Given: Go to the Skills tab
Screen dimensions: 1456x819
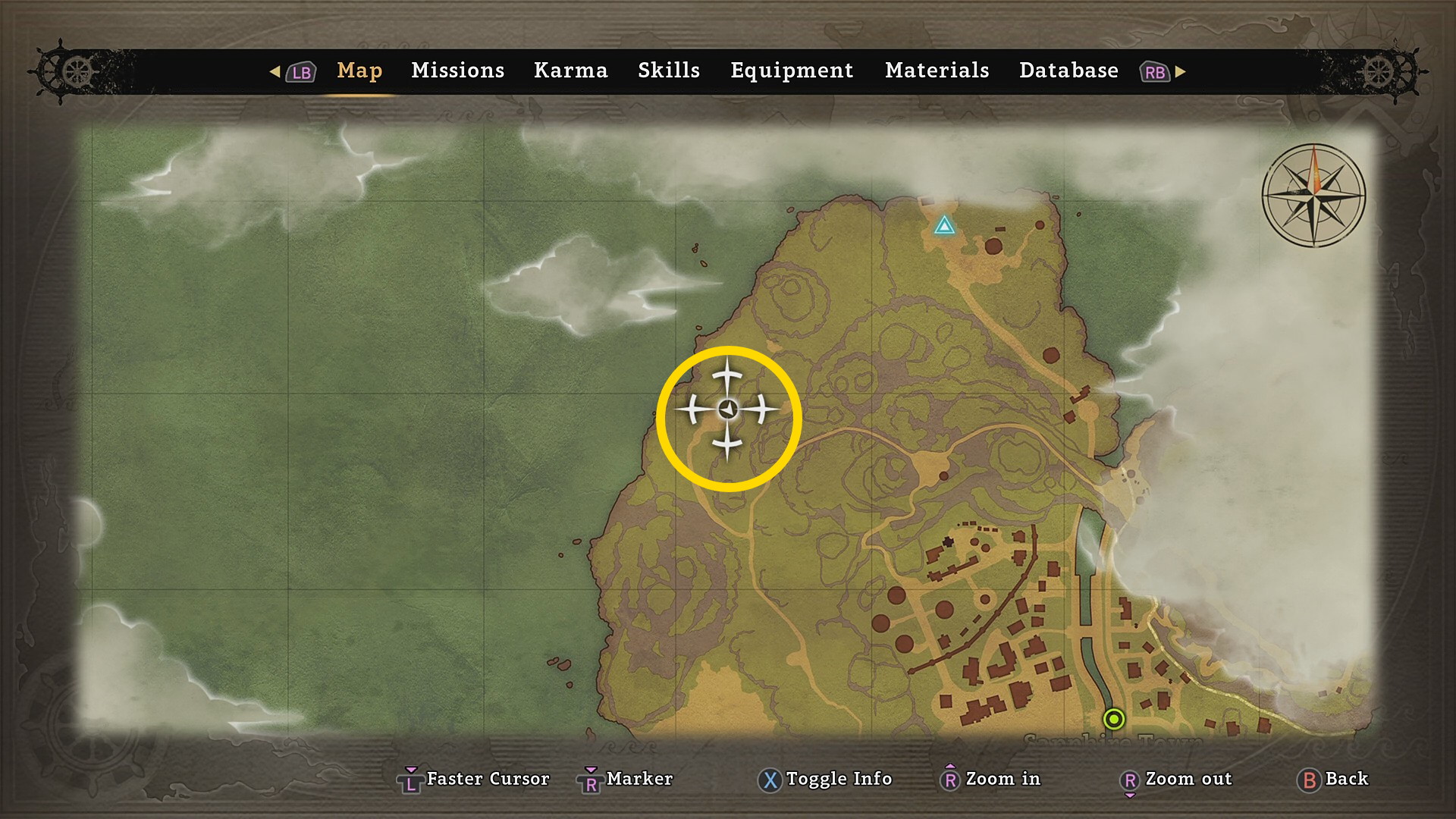Looking at the screenshot, I should coord(668,71).
